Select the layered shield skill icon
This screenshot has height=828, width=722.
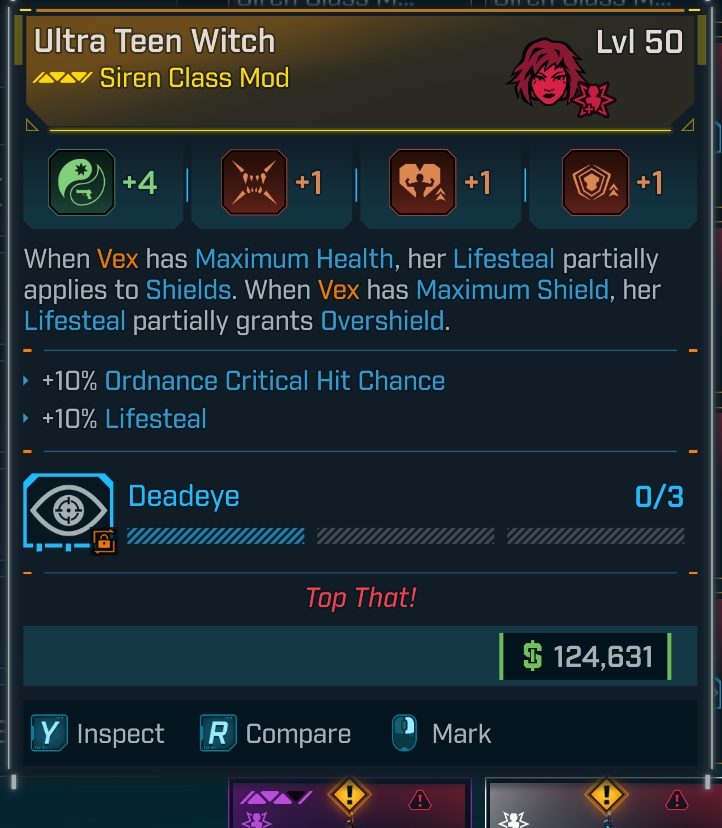595,183
